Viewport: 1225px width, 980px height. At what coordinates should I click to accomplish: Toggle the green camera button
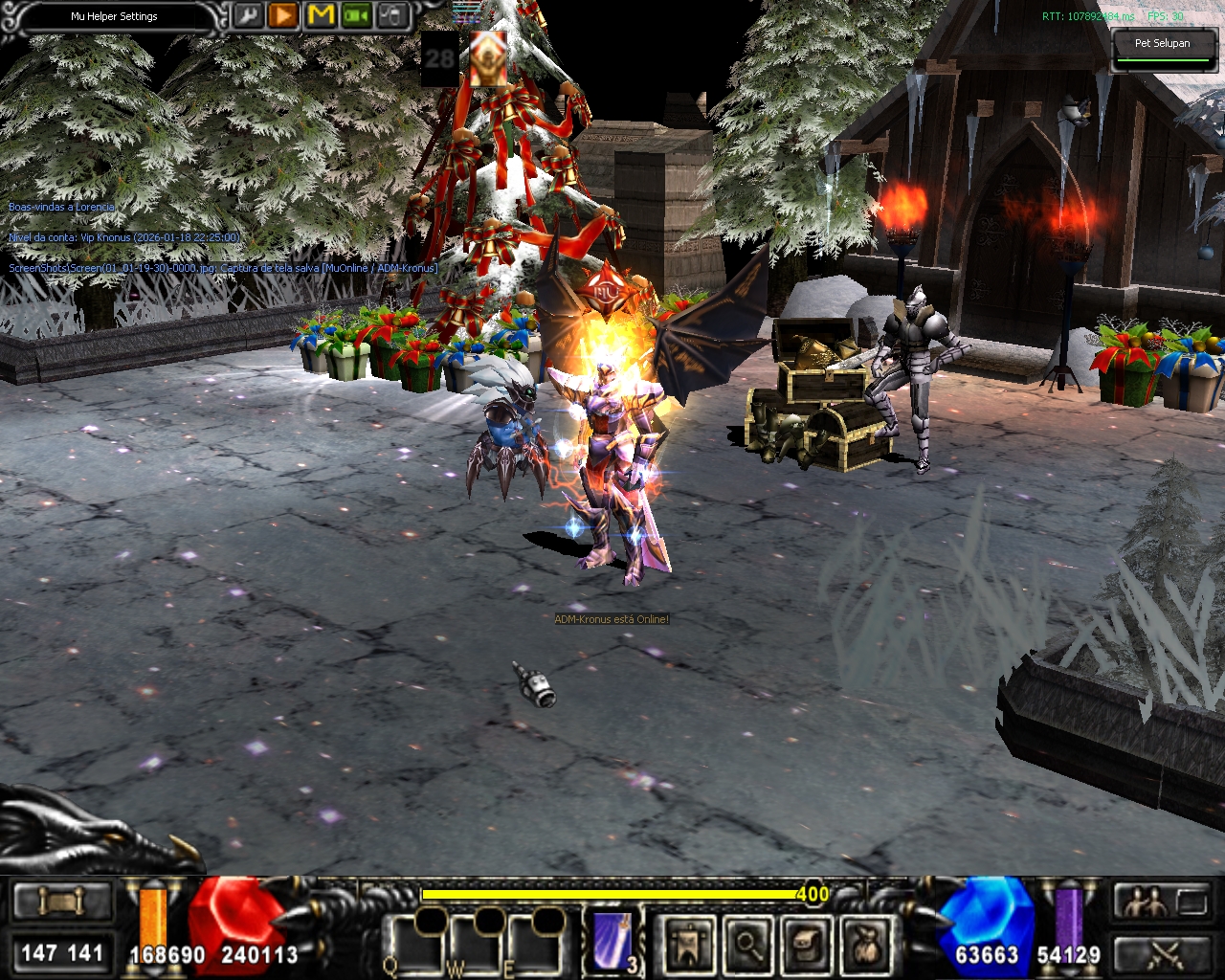(x=357, y=15)
